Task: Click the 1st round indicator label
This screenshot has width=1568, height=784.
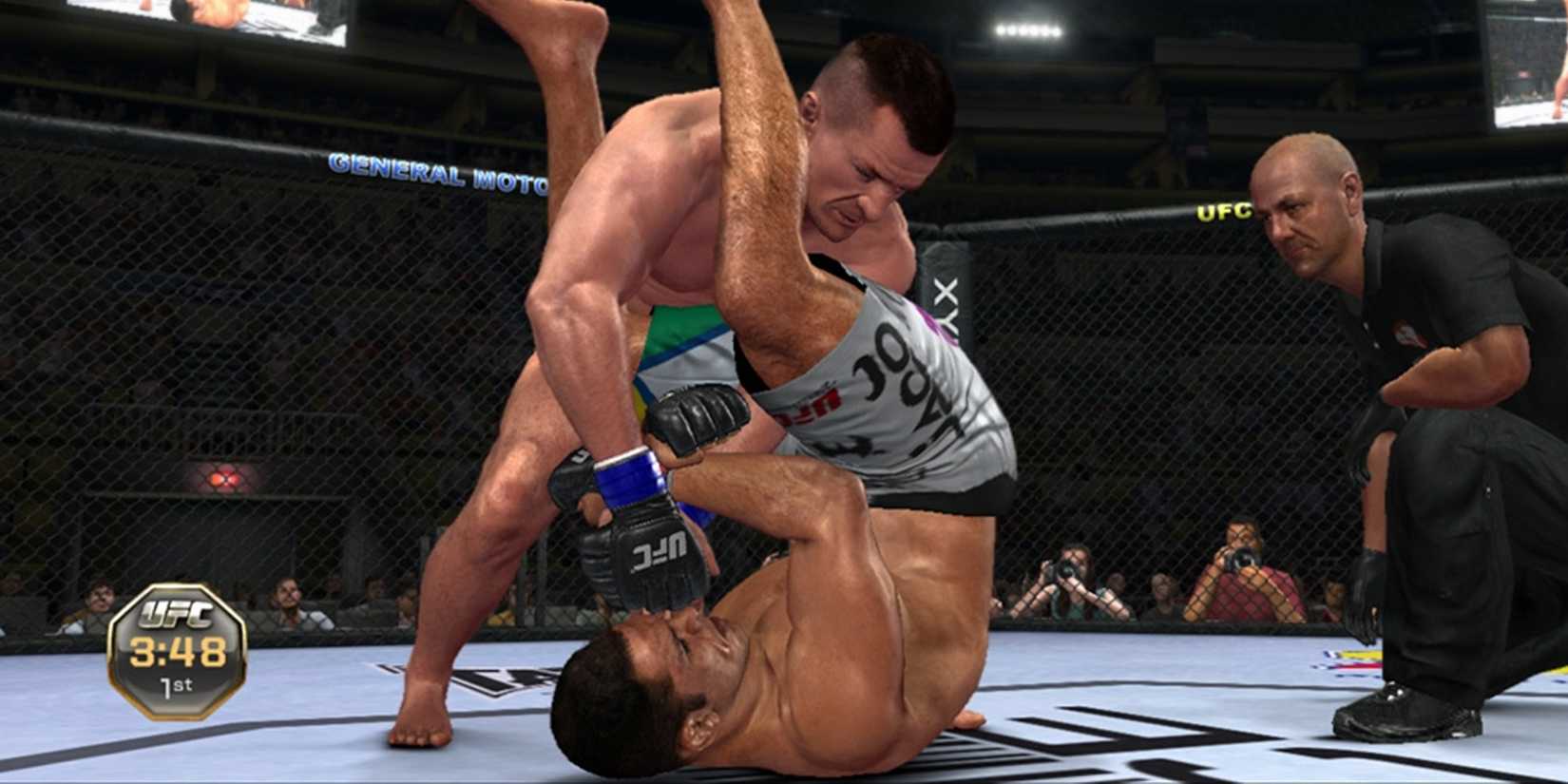Action: 177,682
